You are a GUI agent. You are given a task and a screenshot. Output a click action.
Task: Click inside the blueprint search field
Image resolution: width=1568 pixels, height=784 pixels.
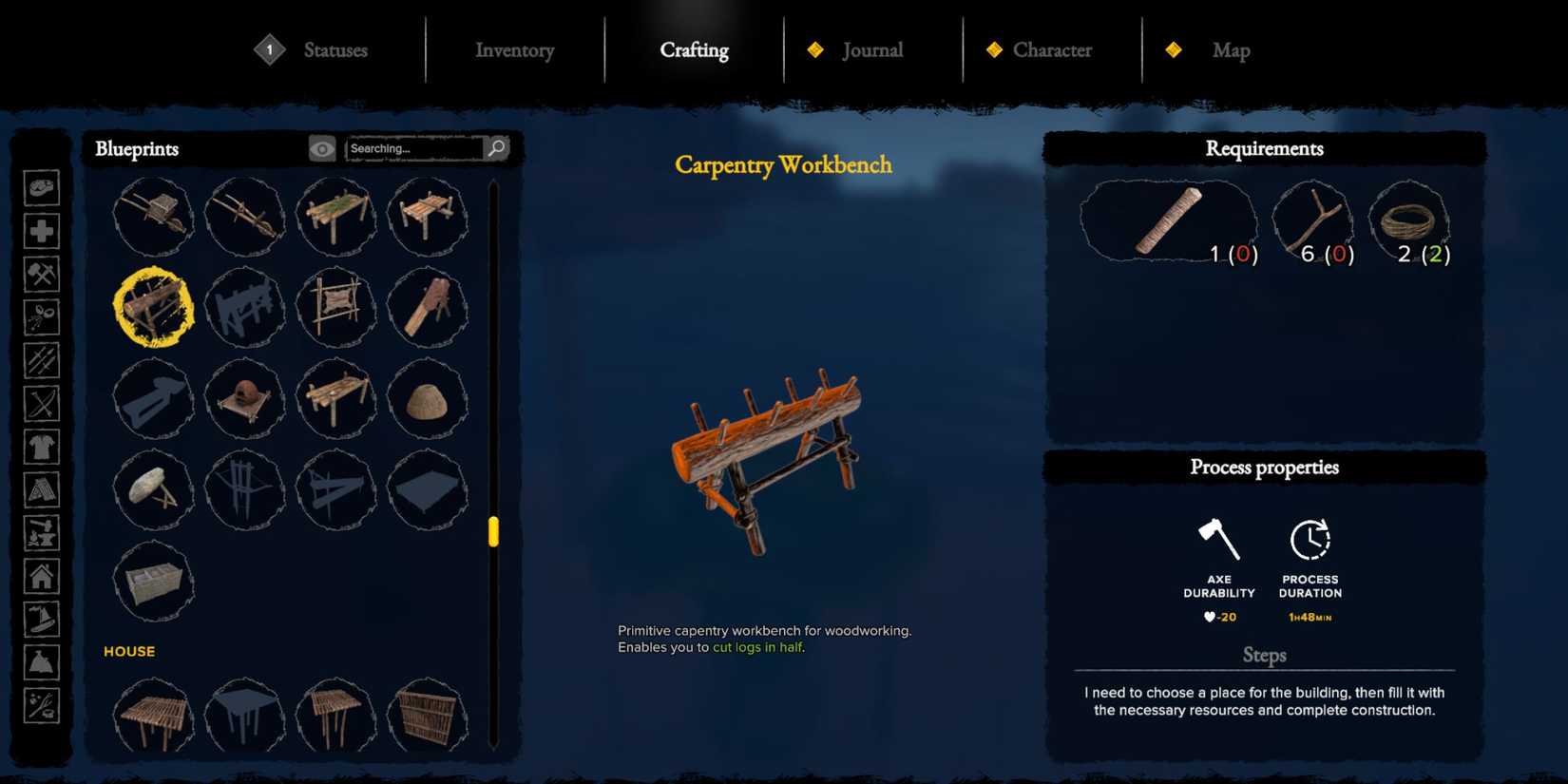click(x=413, y=148)
